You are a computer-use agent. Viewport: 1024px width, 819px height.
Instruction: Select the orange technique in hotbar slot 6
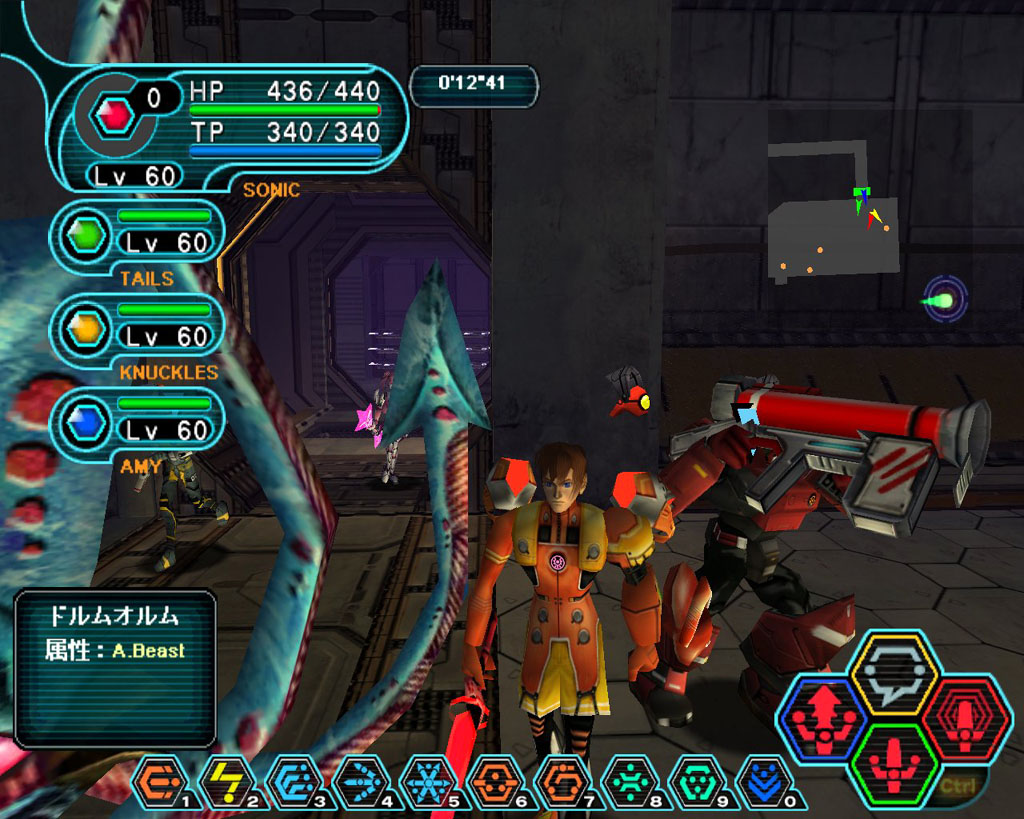pos(492,781)
